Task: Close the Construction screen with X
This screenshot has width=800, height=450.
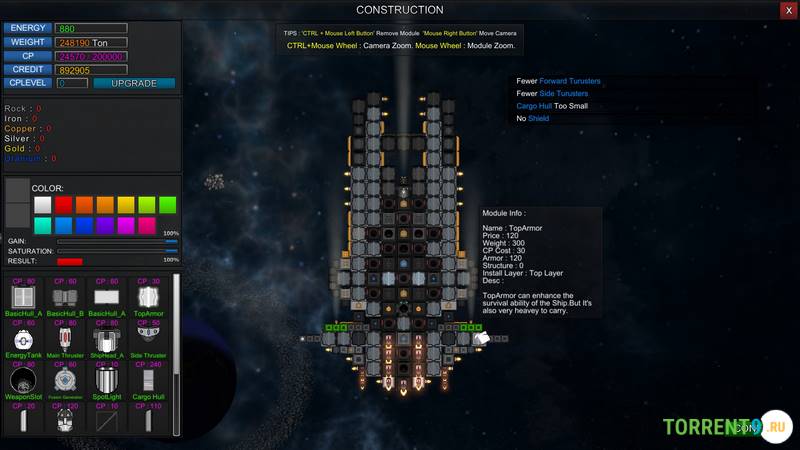Action: [788, 10]
